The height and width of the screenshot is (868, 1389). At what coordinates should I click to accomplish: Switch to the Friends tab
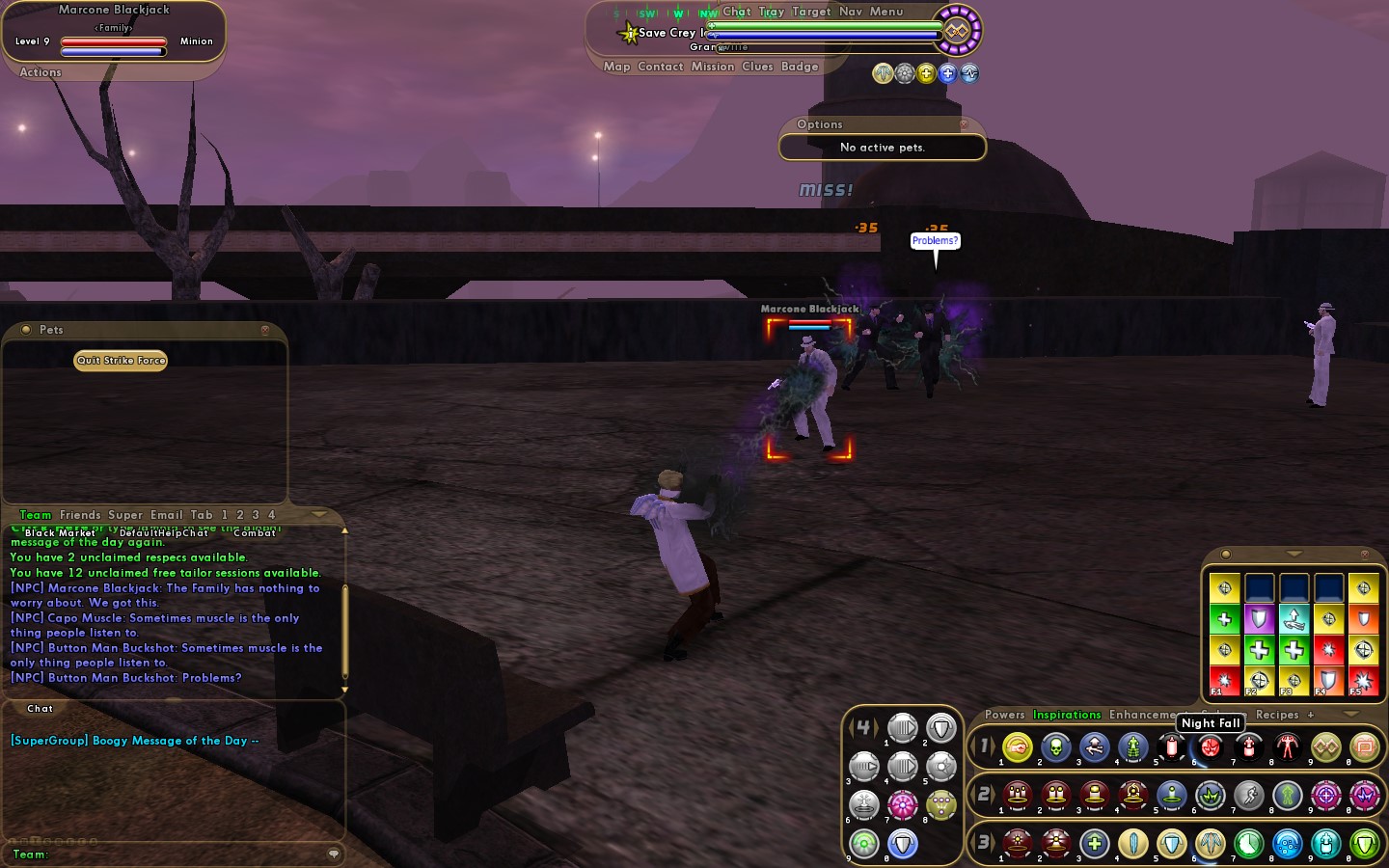80,515
